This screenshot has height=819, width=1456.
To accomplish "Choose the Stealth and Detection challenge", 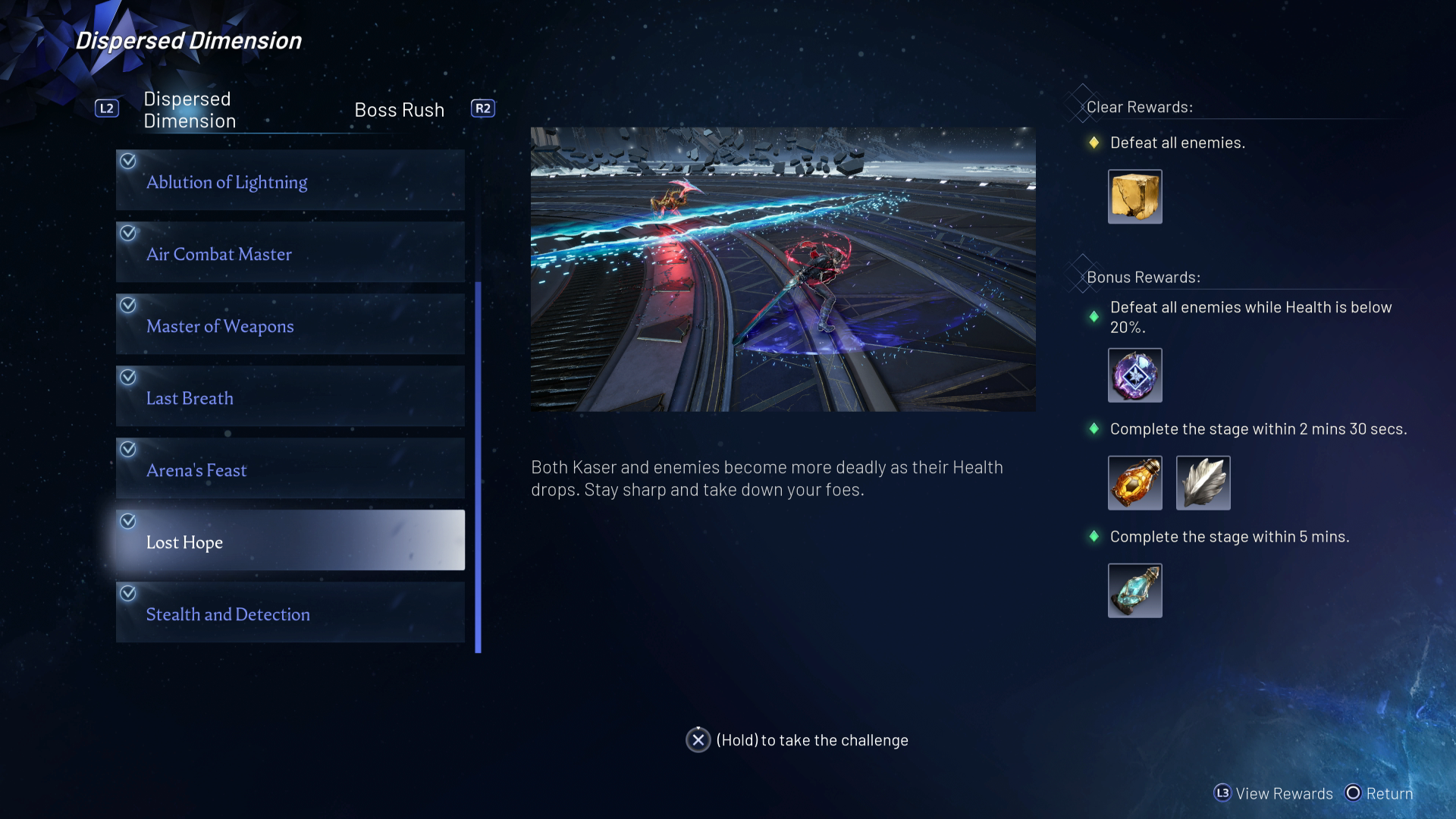I will (x=290, y=613).
